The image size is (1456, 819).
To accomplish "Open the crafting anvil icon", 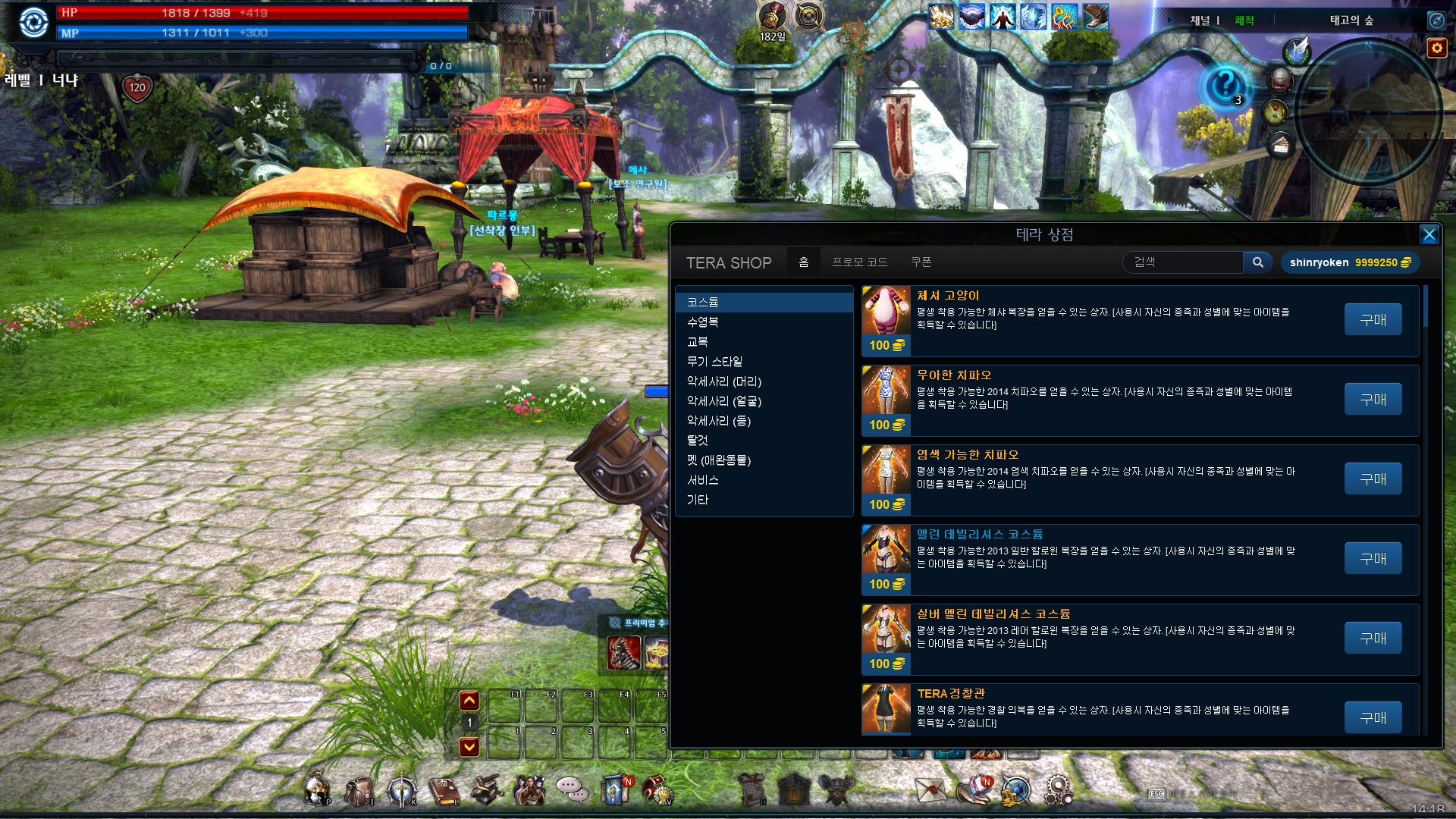I will pyautogui.click(x=488, y=789).
